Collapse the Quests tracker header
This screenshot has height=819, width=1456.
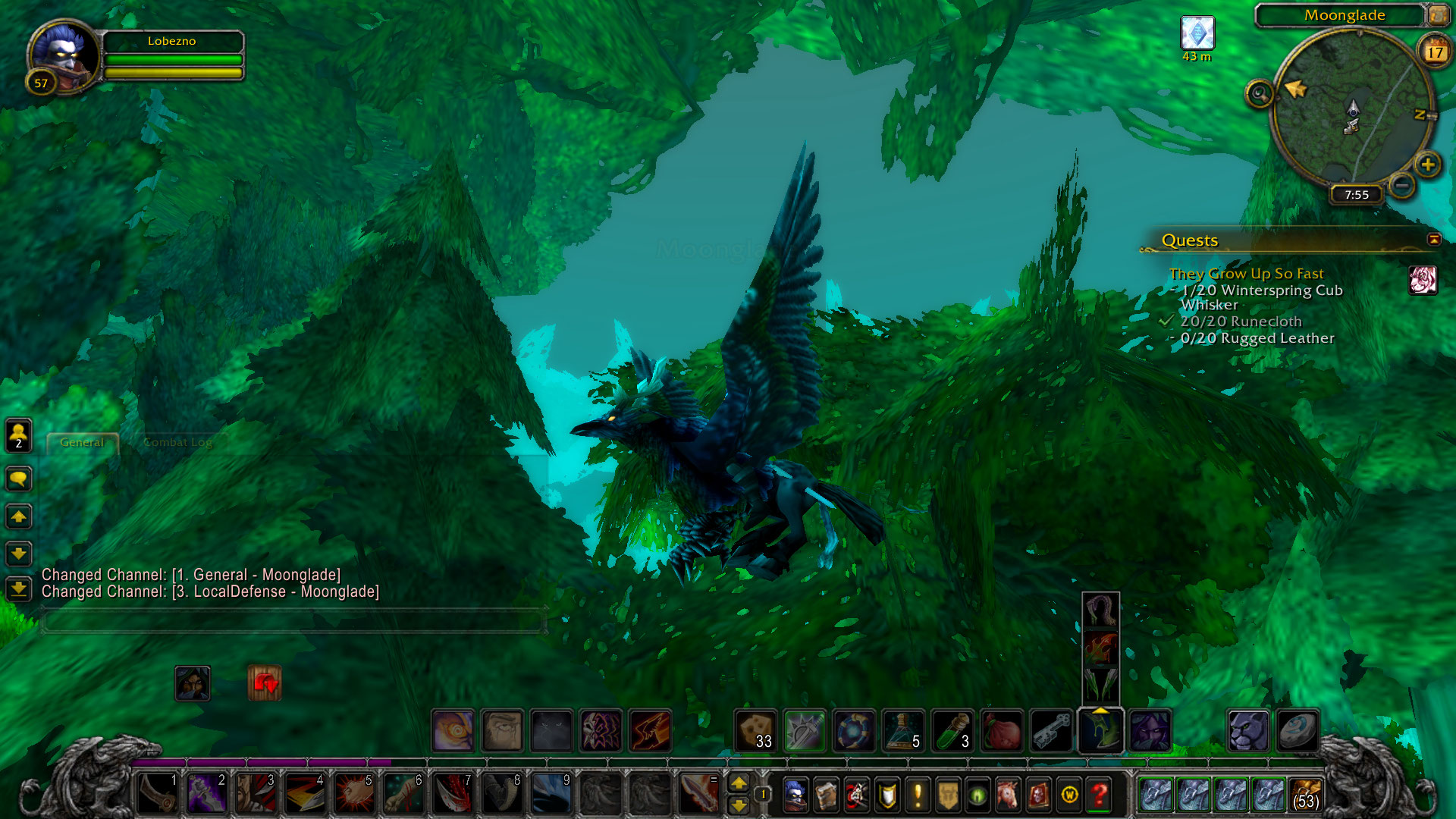pyautogui.click(x=1433, y=240)
